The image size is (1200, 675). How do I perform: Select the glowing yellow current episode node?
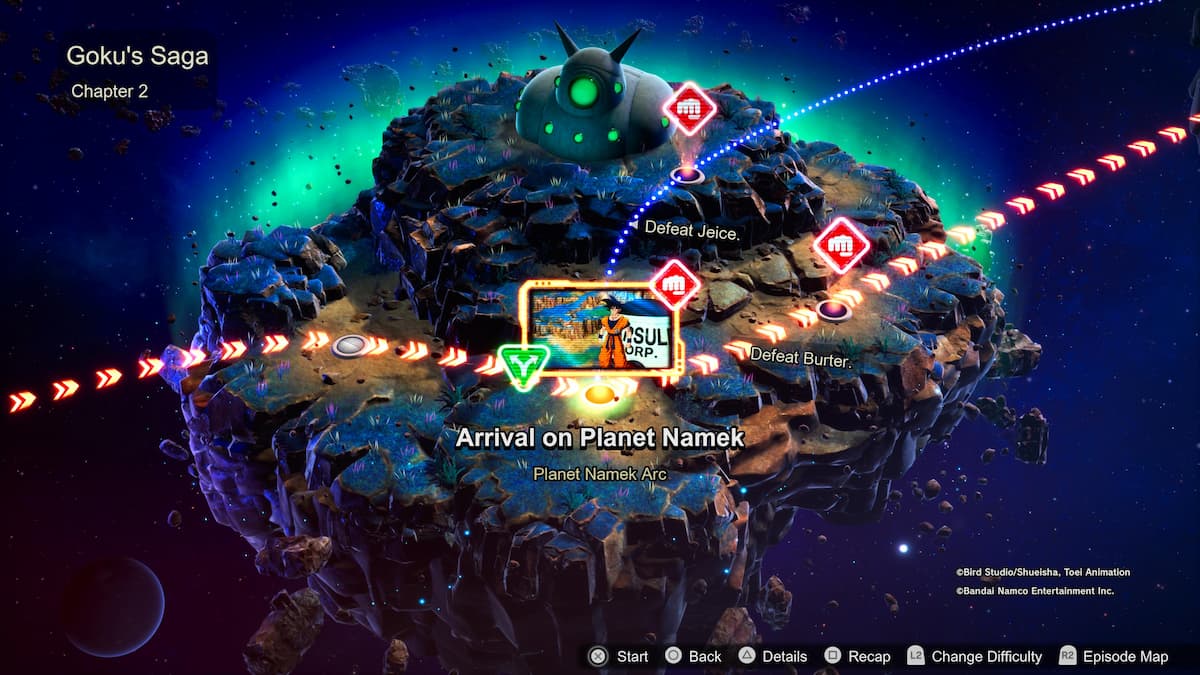(x=598, y=395)
